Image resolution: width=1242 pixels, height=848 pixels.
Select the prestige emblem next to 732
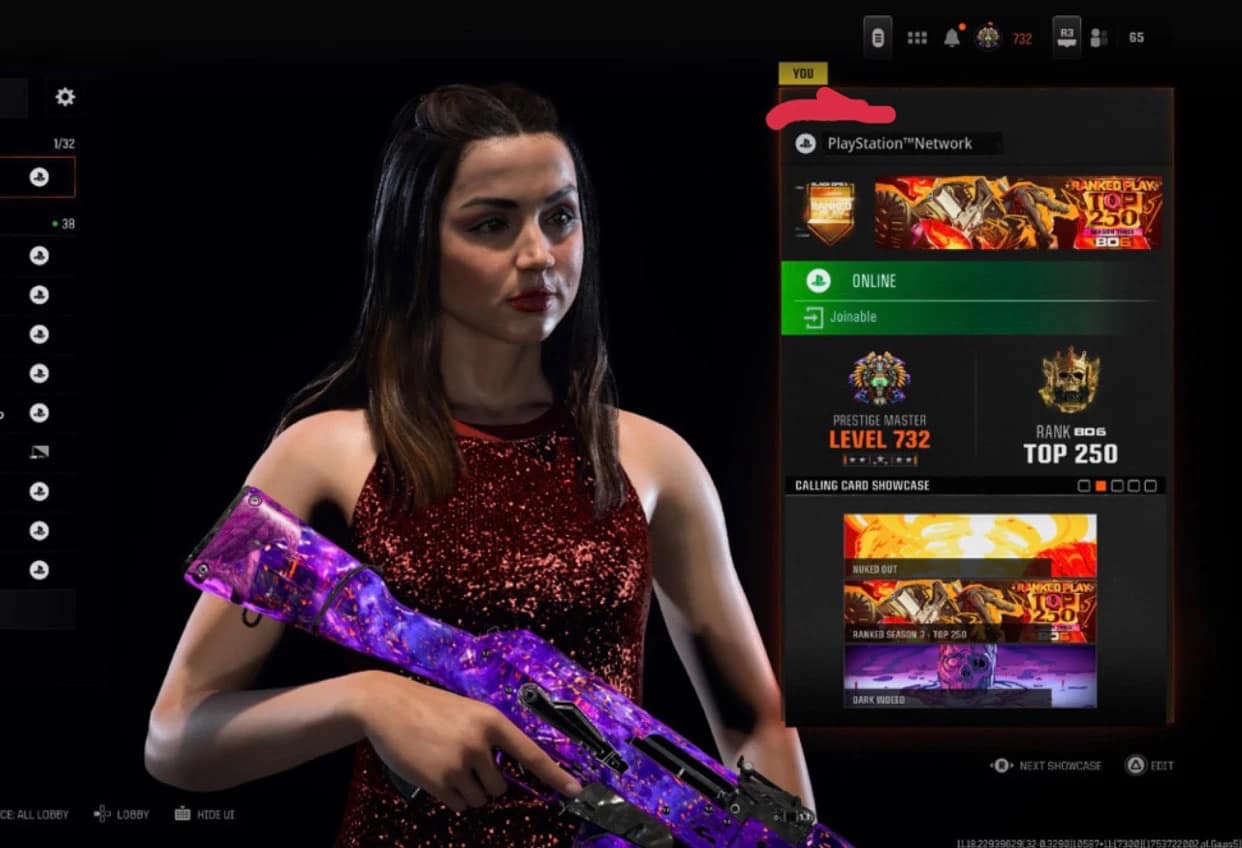988,38
